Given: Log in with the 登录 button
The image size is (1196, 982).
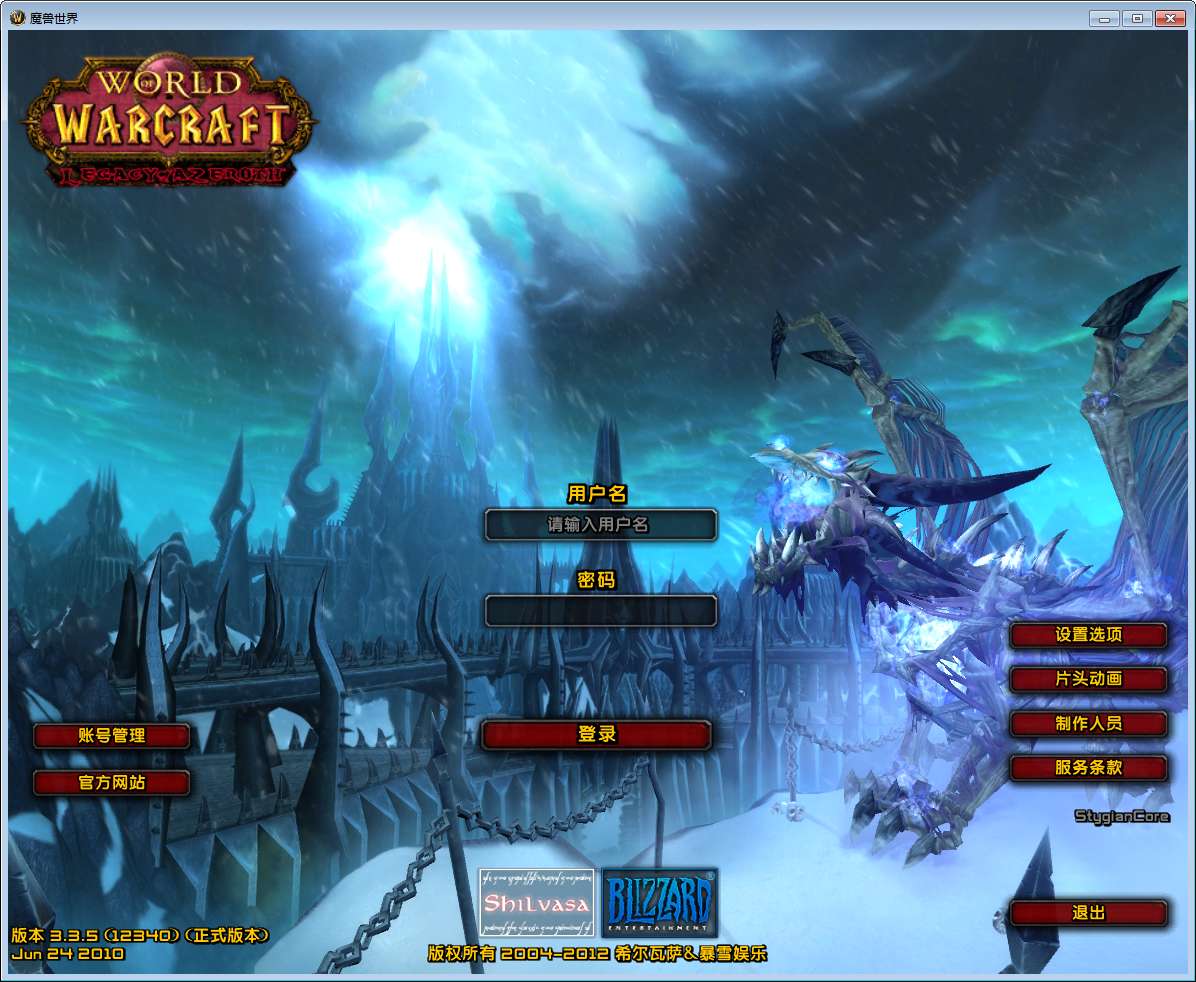Looking at the screenshot, I should [x=596, y=735].
